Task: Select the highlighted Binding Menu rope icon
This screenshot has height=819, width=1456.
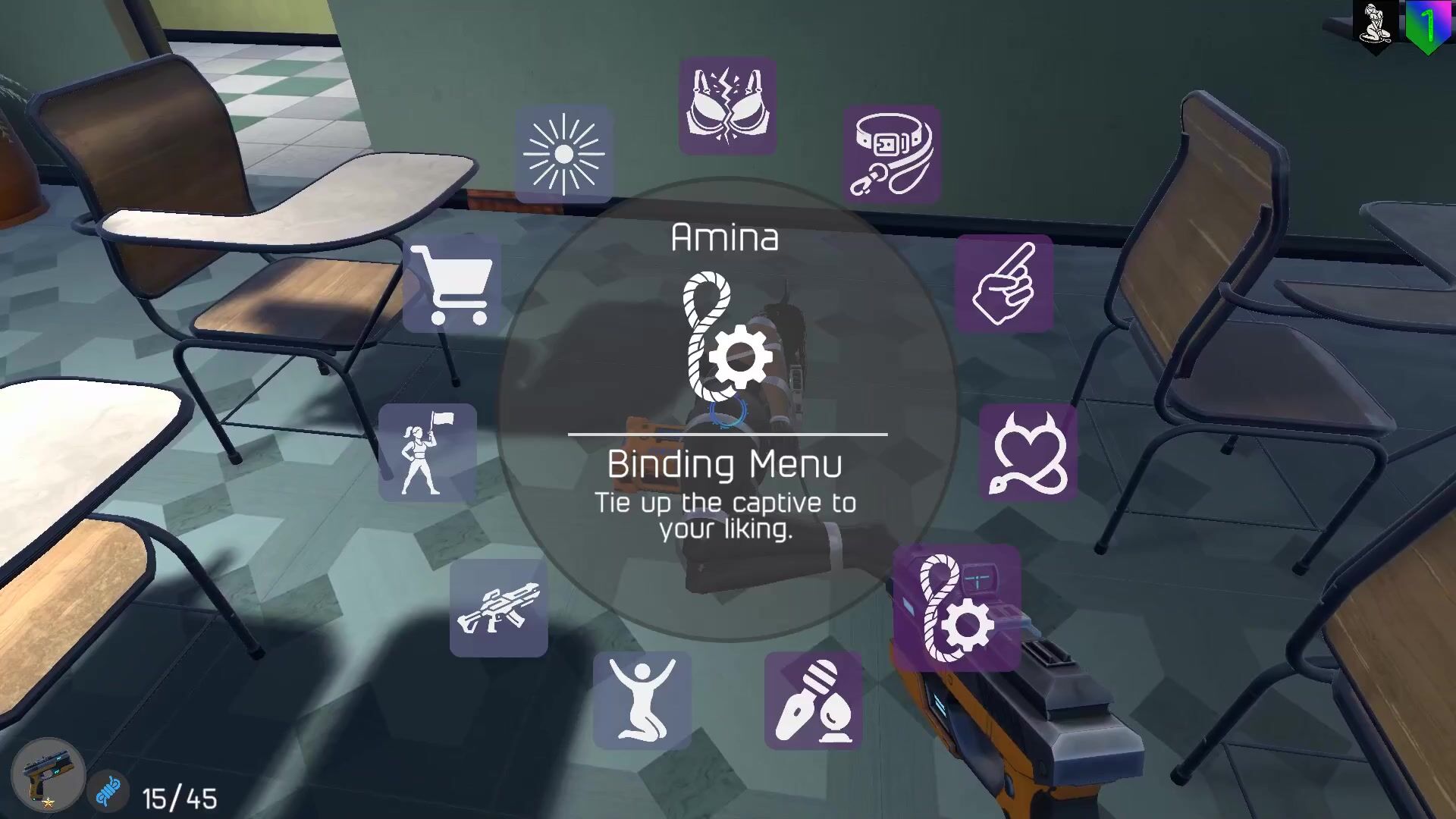Action: (x=957, y=608)
